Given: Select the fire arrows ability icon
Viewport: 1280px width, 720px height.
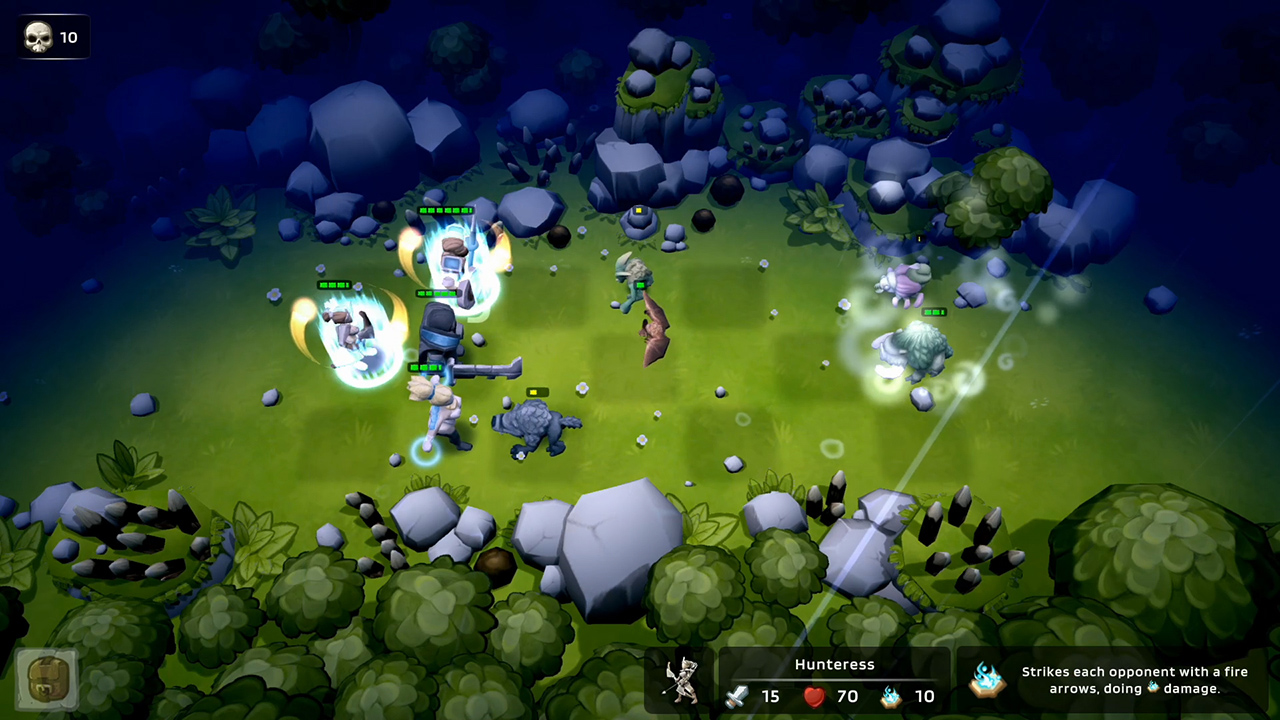Looking at the screenshot, I should pos(988,680).
